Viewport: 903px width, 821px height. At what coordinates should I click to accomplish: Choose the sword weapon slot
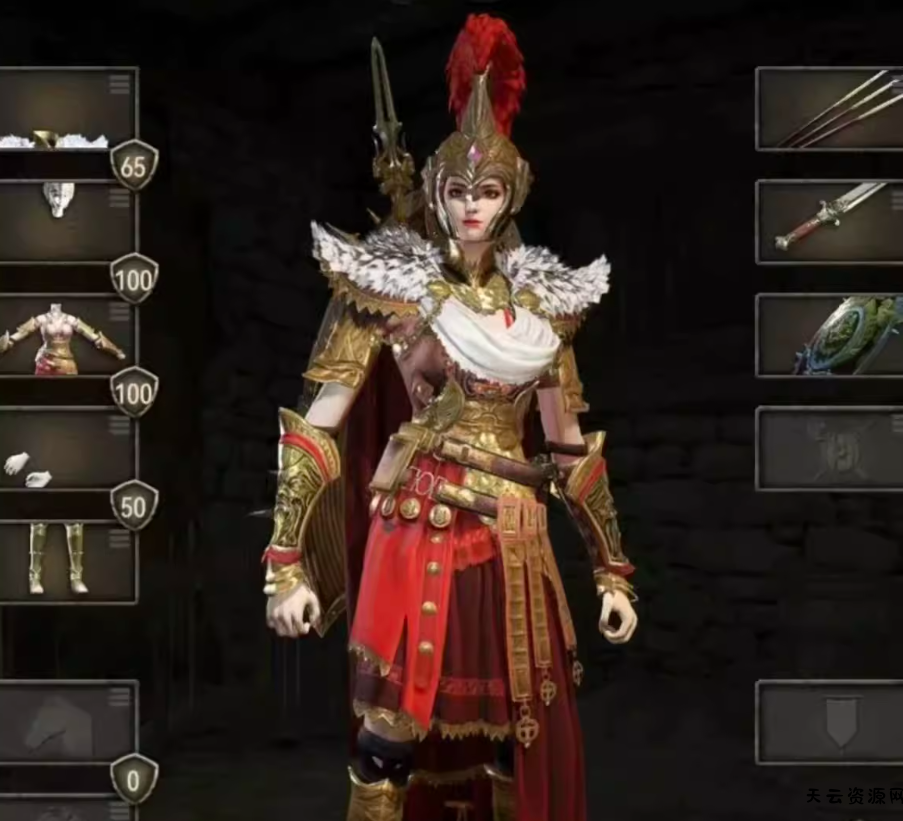829,222
